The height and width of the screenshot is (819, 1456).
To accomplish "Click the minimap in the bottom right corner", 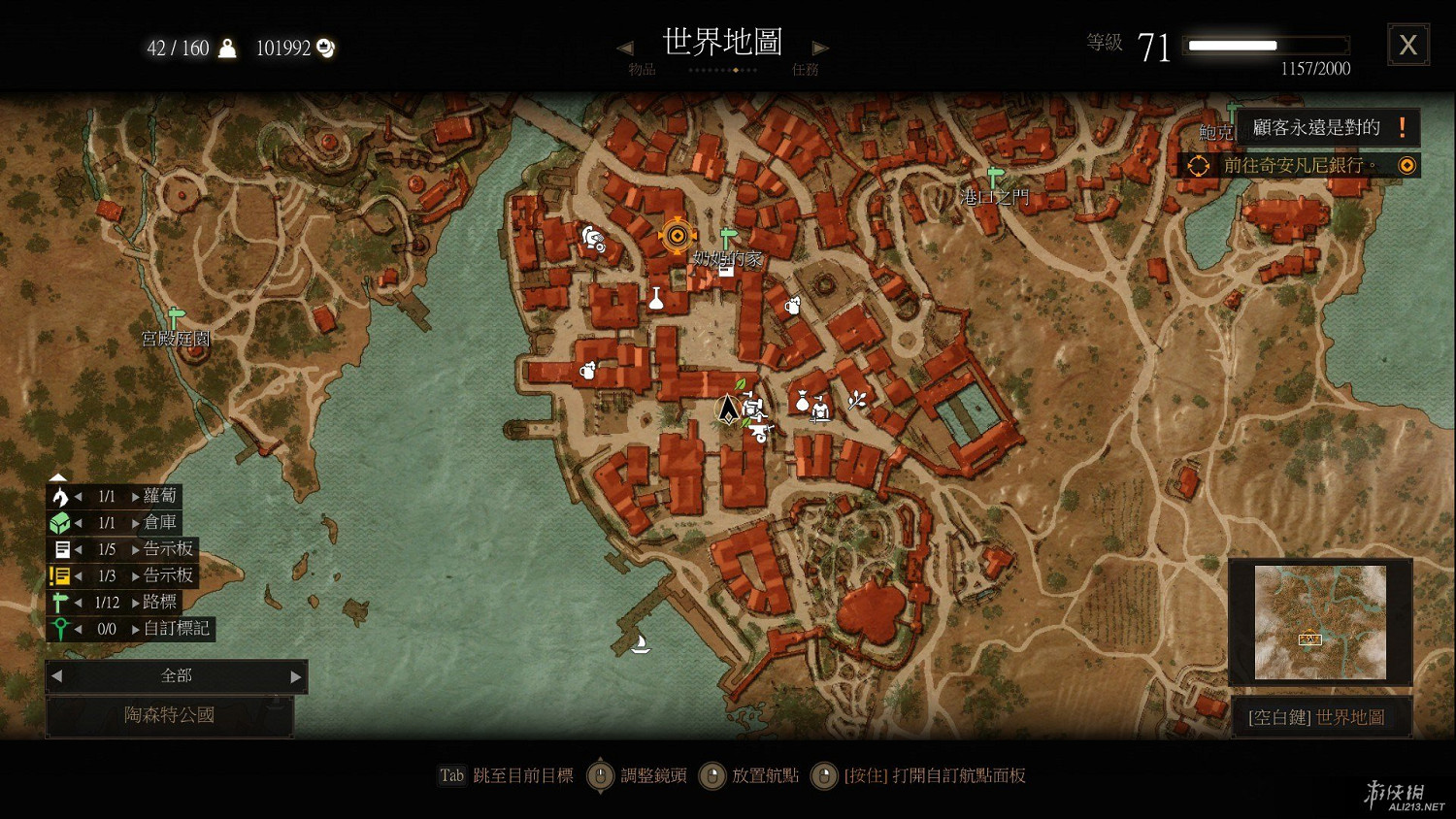I will (x=1320, y=622).
